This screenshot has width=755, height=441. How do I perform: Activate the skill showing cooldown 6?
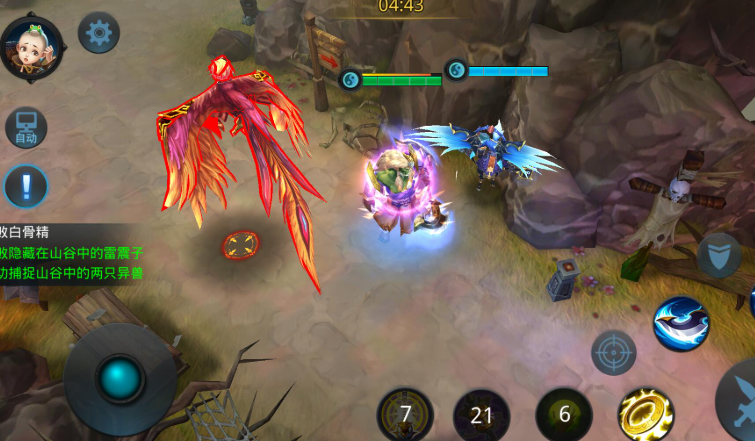[x=564, y=414]
